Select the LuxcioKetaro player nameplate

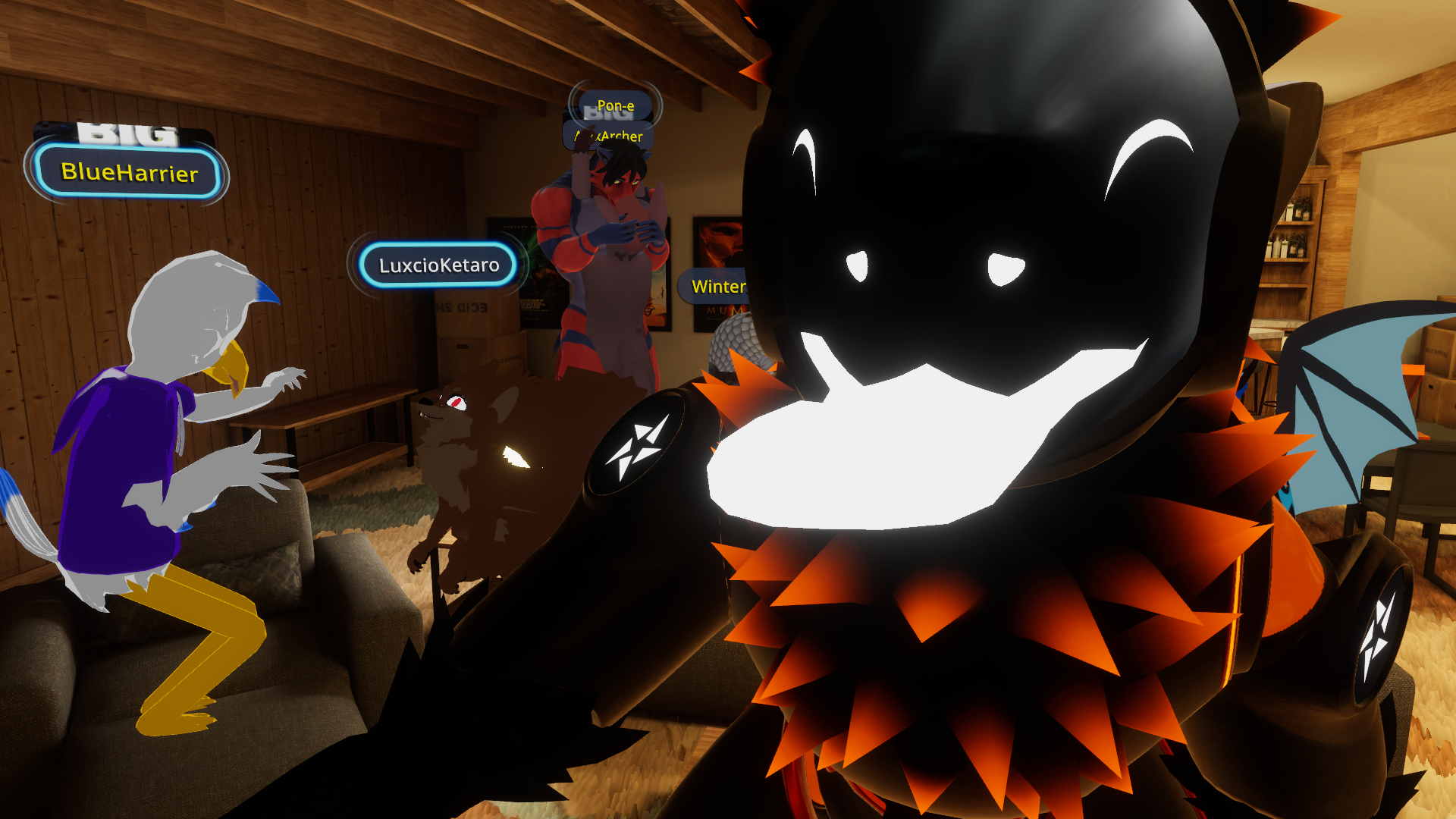[438, 265]
